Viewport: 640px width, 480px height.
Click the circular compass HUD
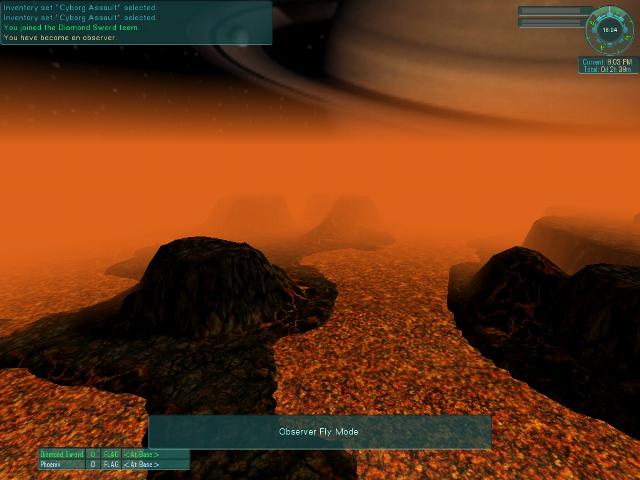(610, 30)
